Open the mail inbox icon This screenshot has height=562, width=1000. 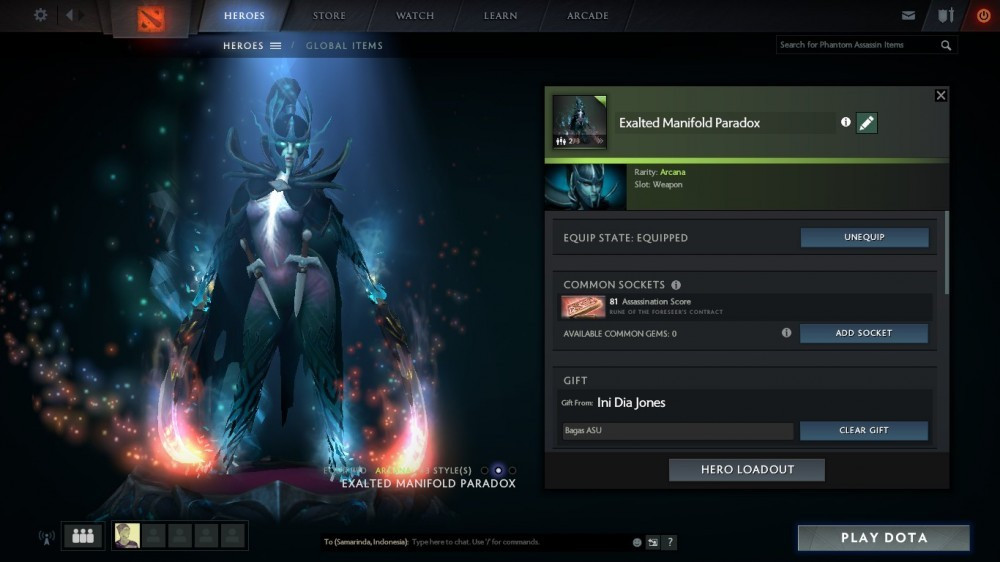[908, 16]
